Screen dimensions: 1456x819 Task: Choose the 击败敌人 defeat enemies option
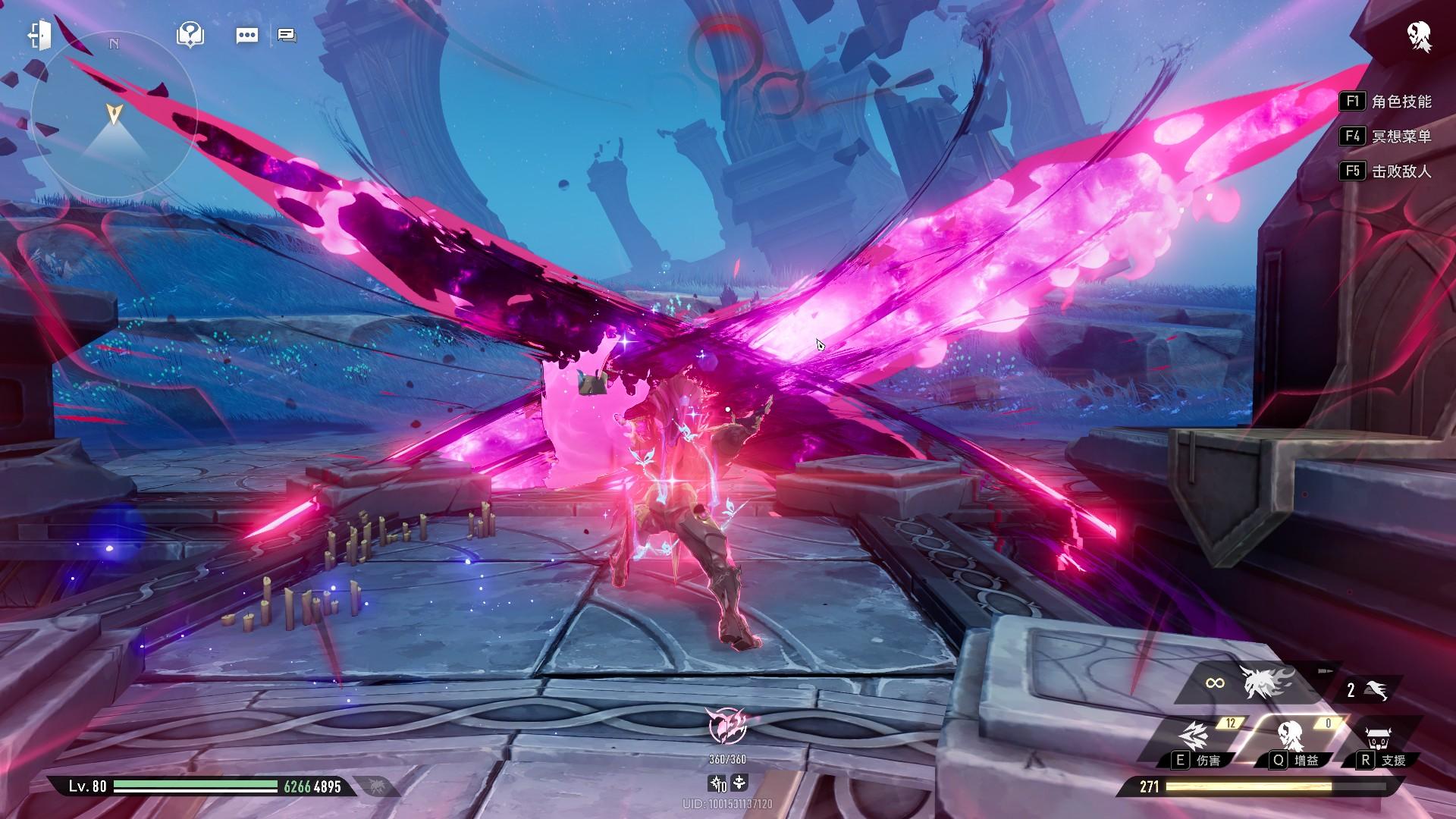(1386, 171)
